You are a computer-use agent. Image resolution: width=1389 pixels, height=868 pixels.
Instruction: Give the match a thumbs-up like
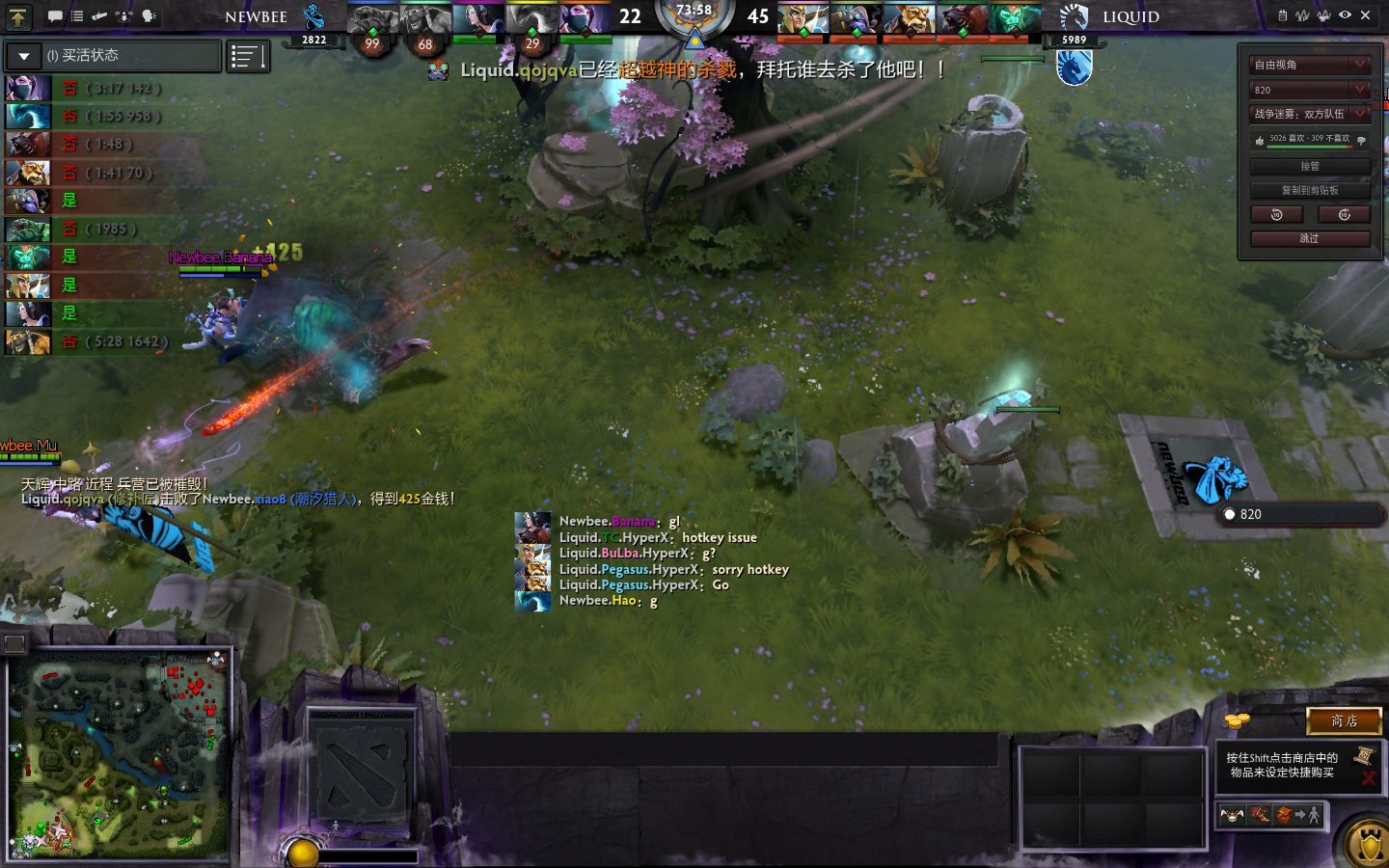click(1260, 140)
